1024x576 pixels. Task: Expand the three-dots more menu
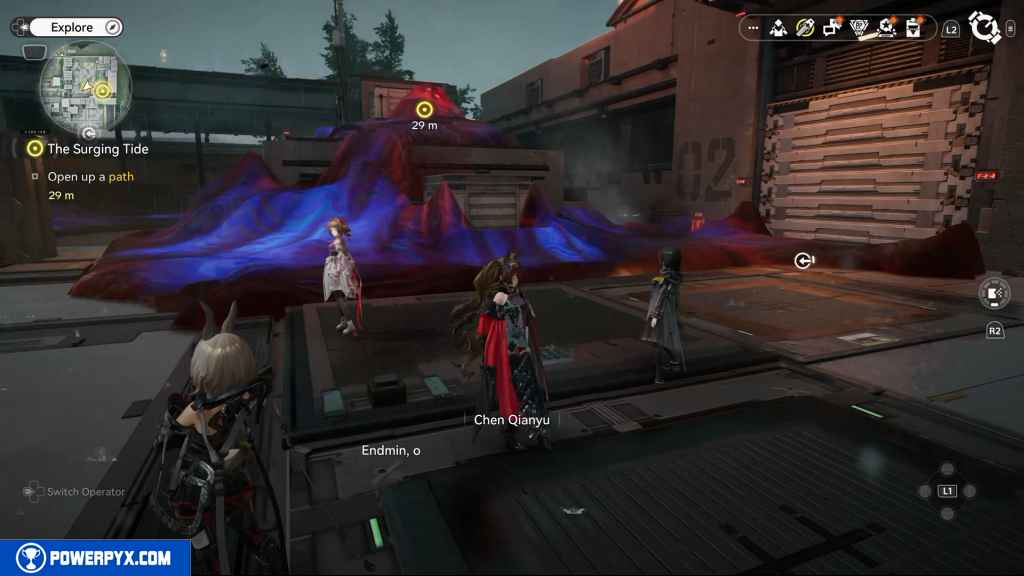tap(754, 28)
